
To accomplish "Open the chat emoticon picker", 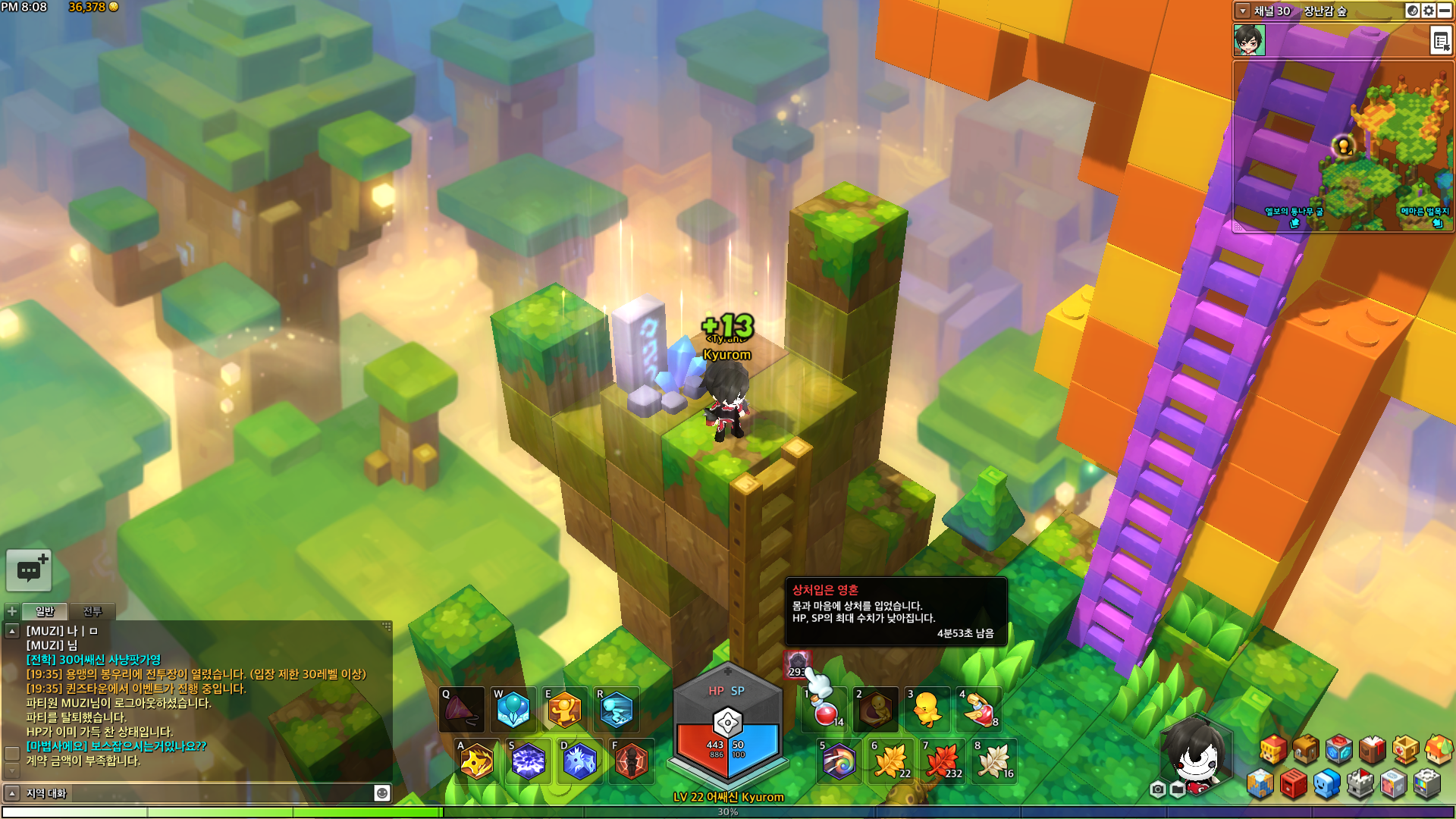I will 382,793.
